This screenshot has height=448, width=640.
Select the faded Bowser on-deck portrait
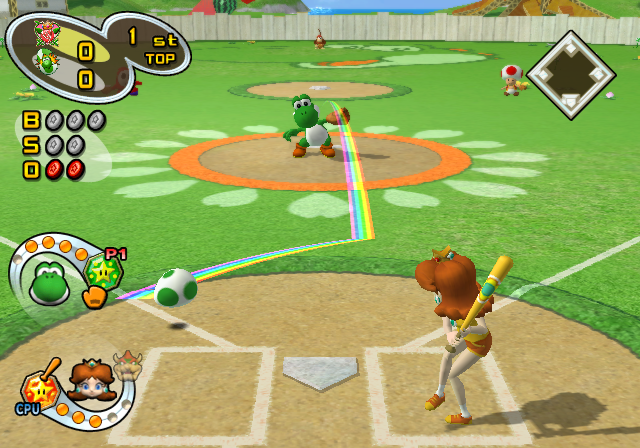127,367
